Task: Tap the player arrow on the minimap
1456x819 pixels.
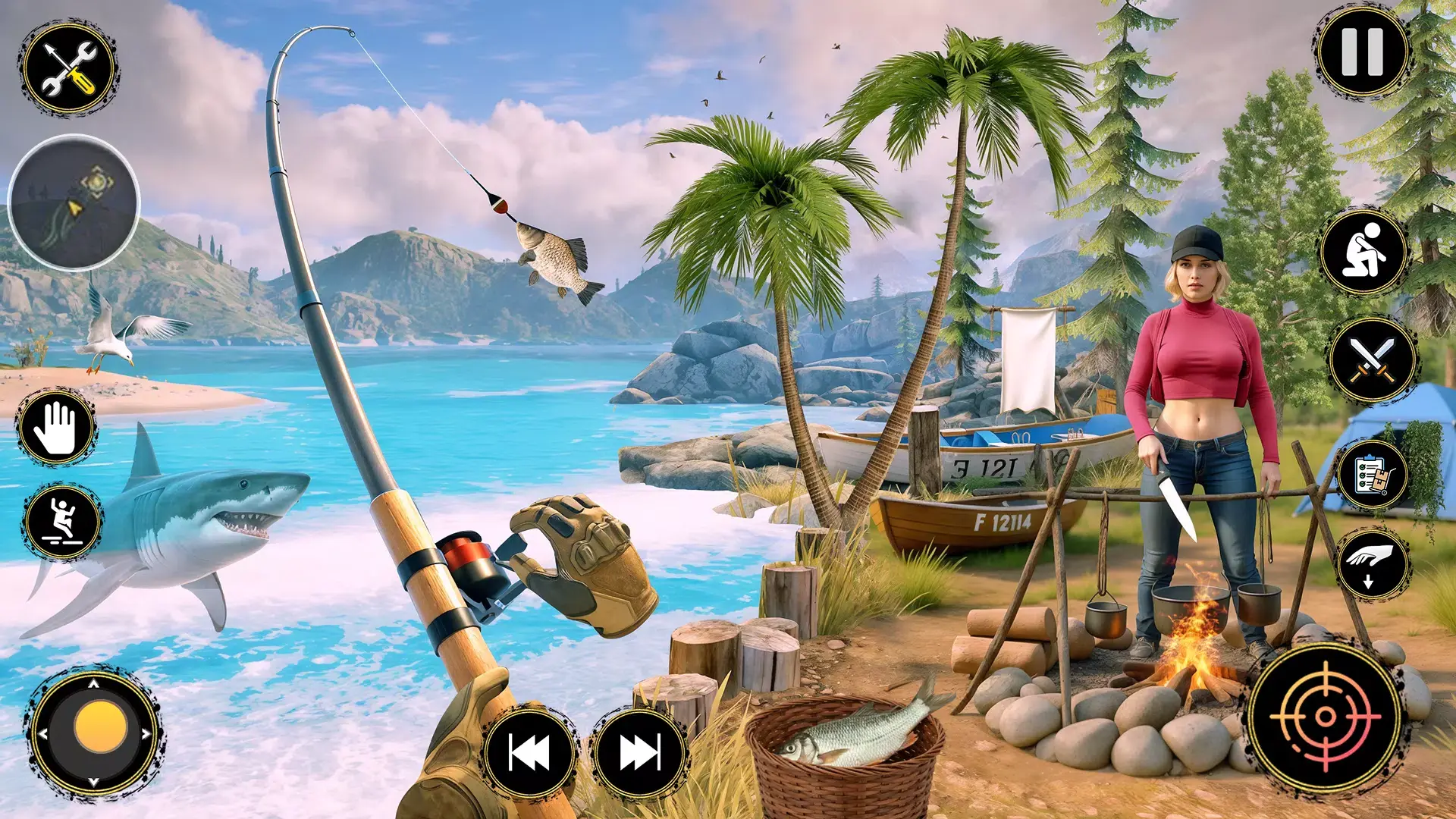Action: click(x=74, y=208)
